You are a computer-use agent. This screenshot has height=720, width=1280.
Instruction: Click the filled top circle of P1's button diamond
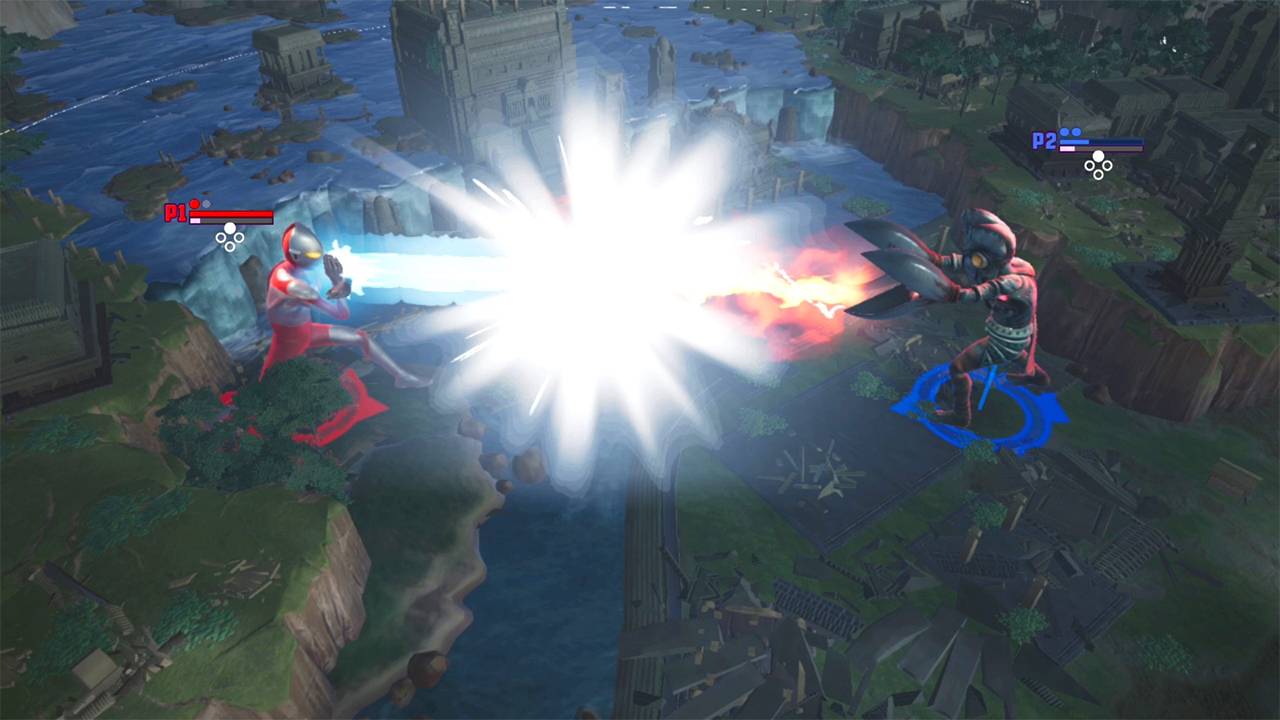(x=230, y=228)
